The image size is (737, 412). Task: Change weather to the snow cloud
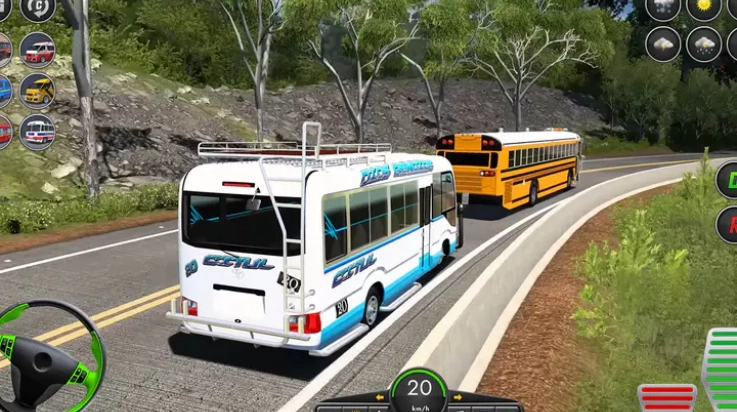[x=704, y=44]
